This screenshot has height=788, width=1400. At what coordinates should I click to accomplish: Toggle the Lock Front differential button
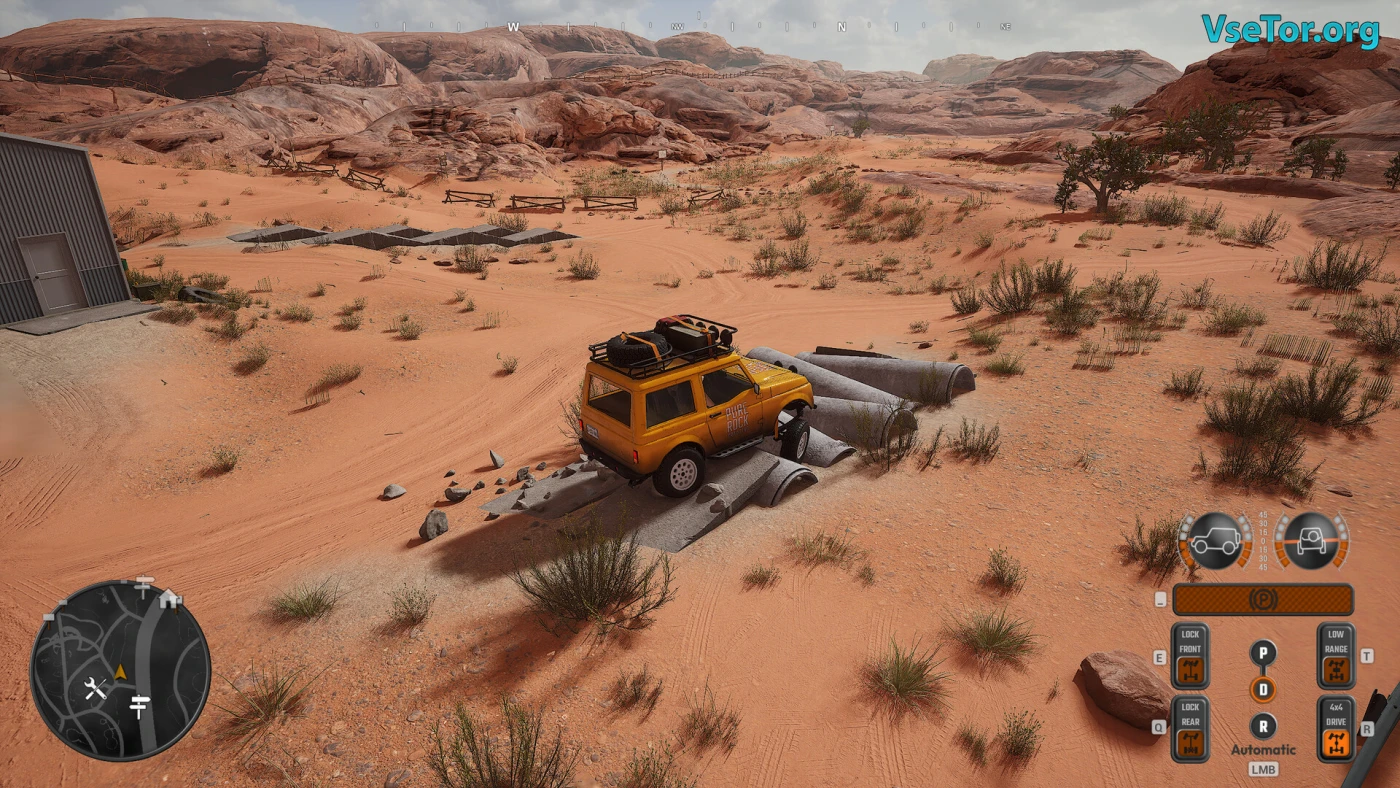click(1190, 656)
